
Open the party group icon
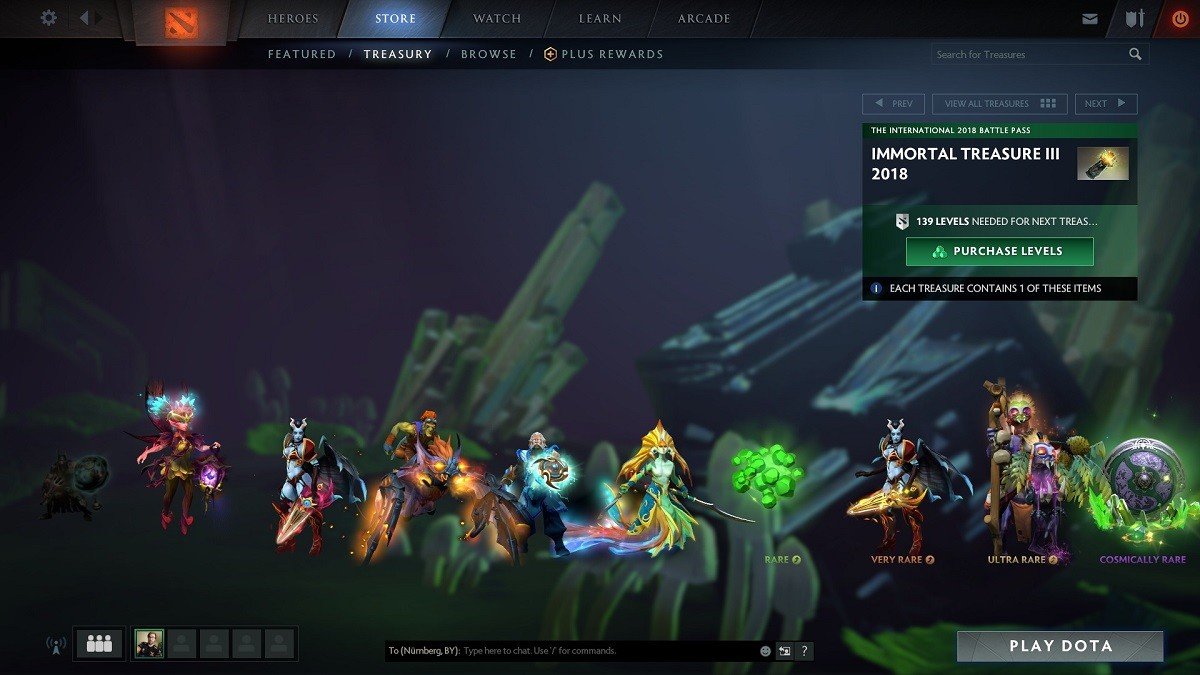point(99,644)
